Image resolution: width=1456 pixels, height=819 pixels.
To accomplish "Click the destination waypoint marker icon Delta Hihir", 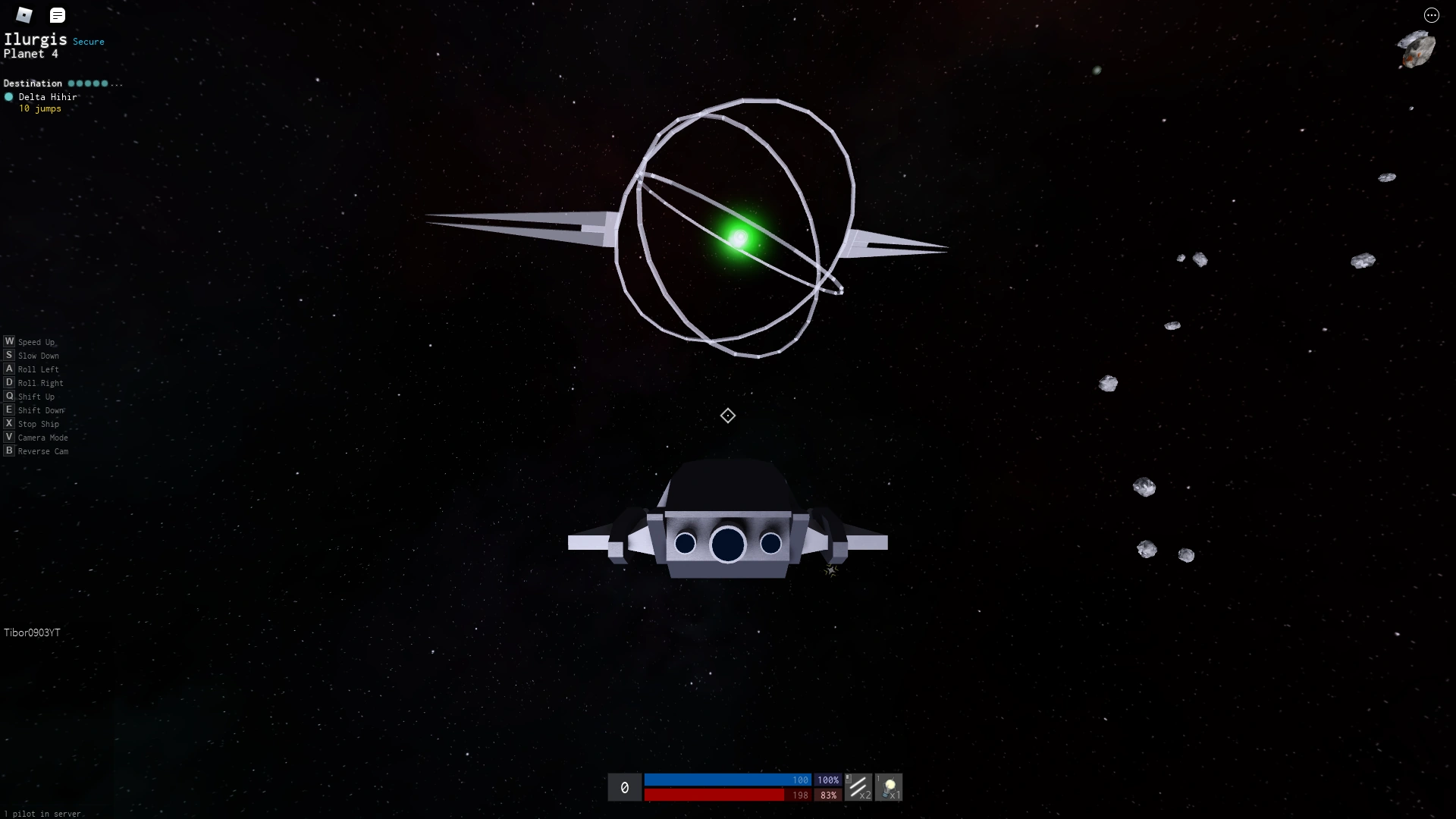I will click(9, 97).
